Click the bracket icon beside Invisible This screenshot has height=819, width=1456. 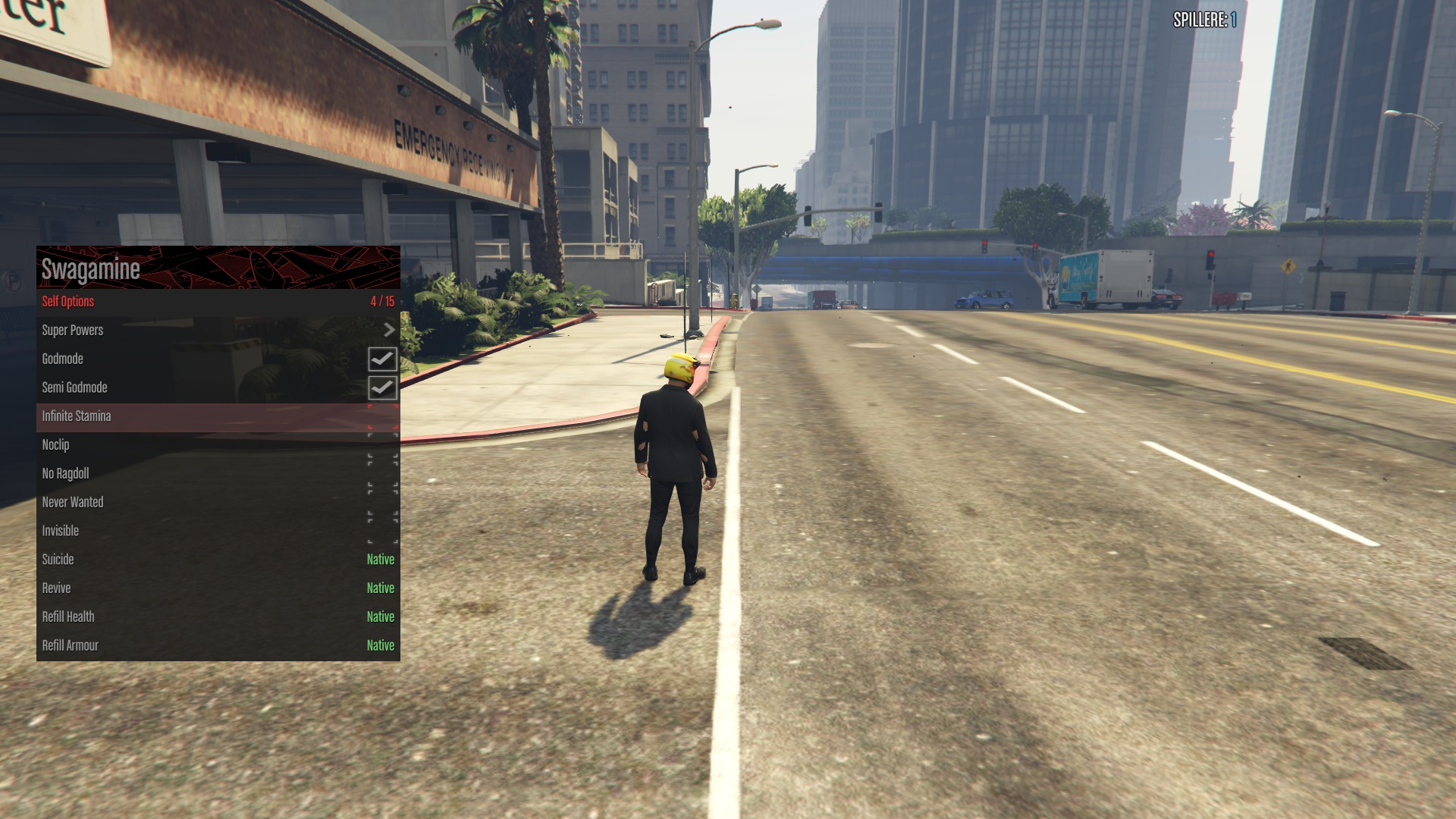pyautogui.click(x=384, y=530)
